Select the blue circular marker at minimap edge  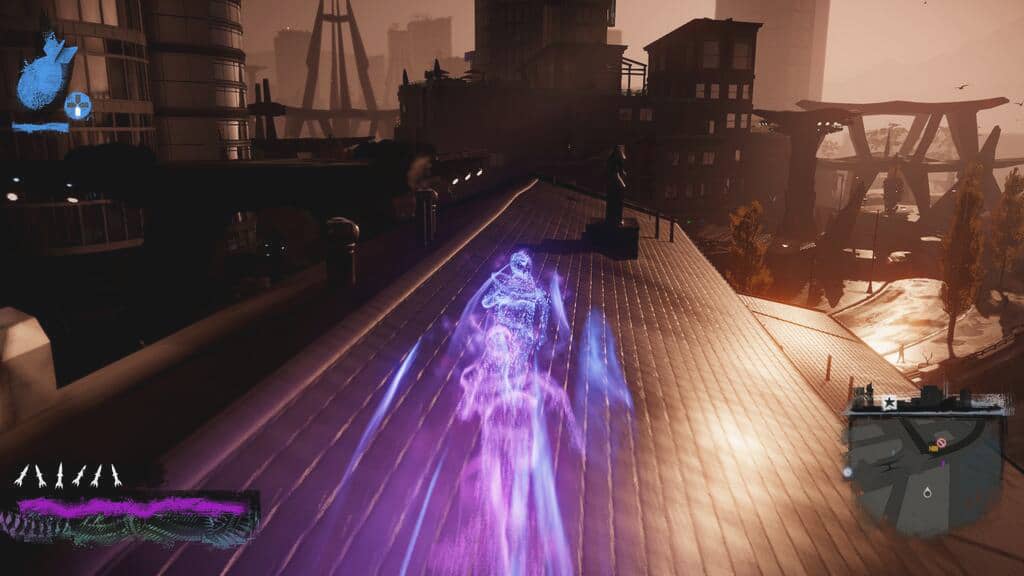coord(848,471)
